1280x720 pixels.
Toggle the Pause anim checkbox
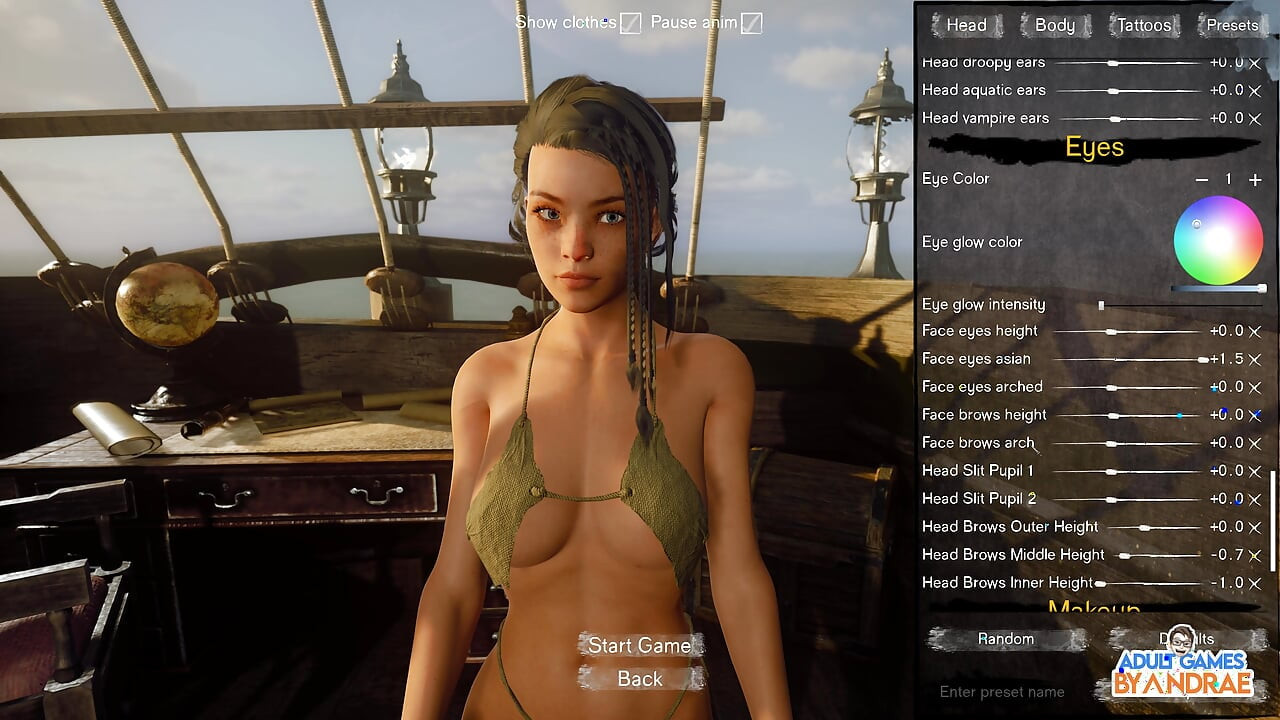pyautogui.click(x=751, y=23)
